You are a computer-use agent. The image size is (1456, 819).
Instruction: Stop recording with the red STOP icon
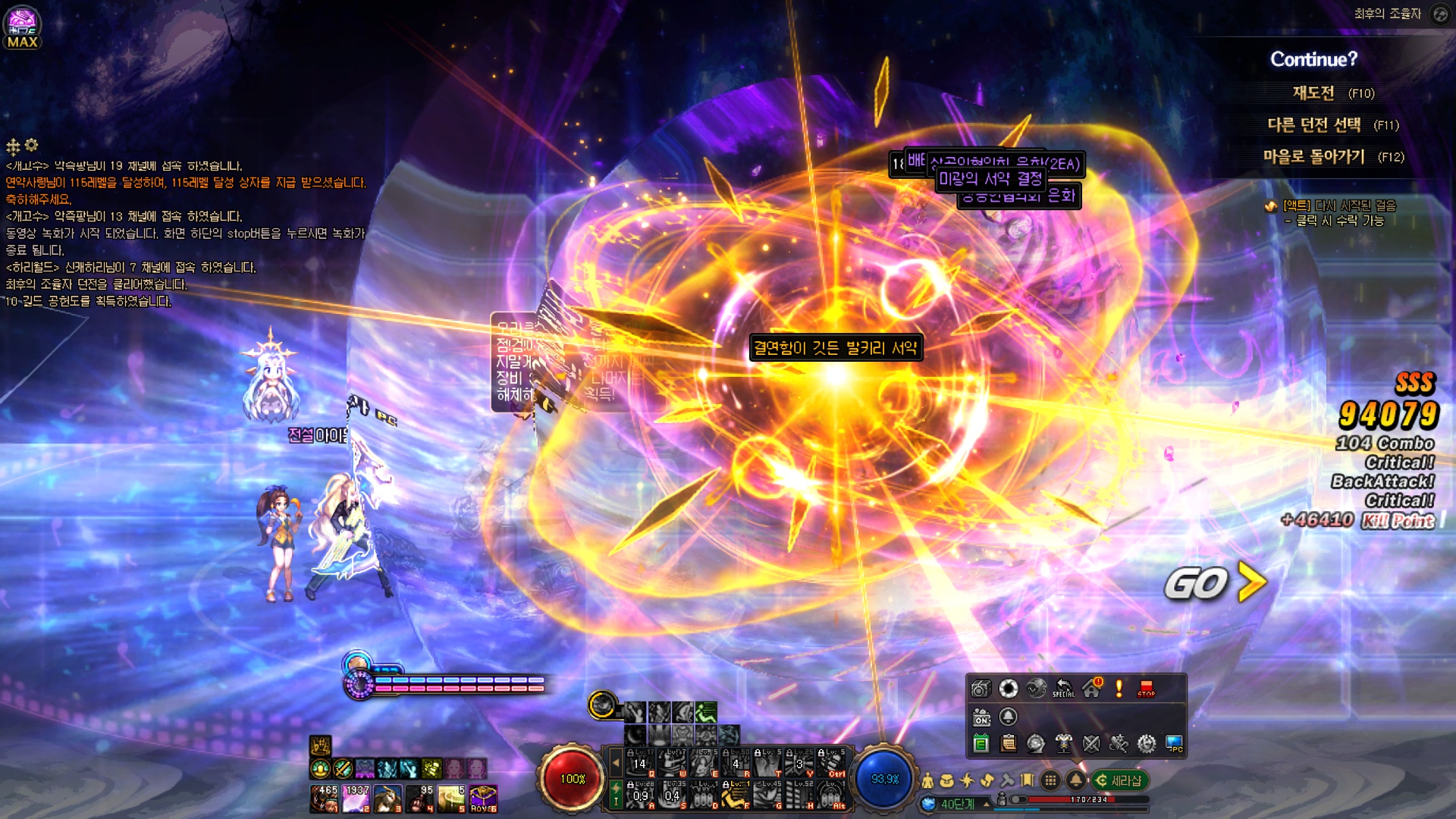[x=1146, y=689]
